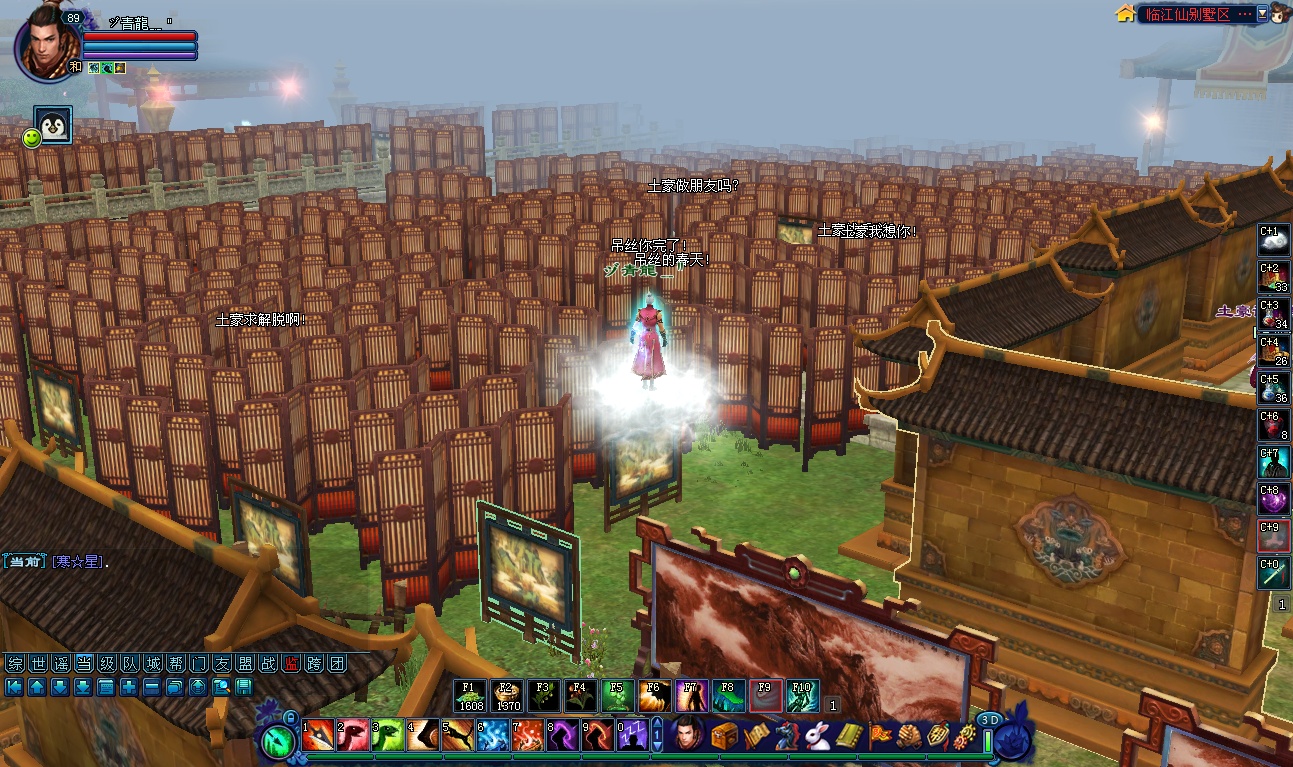Choose the red 监 chat channel

[x=291, y=663]
